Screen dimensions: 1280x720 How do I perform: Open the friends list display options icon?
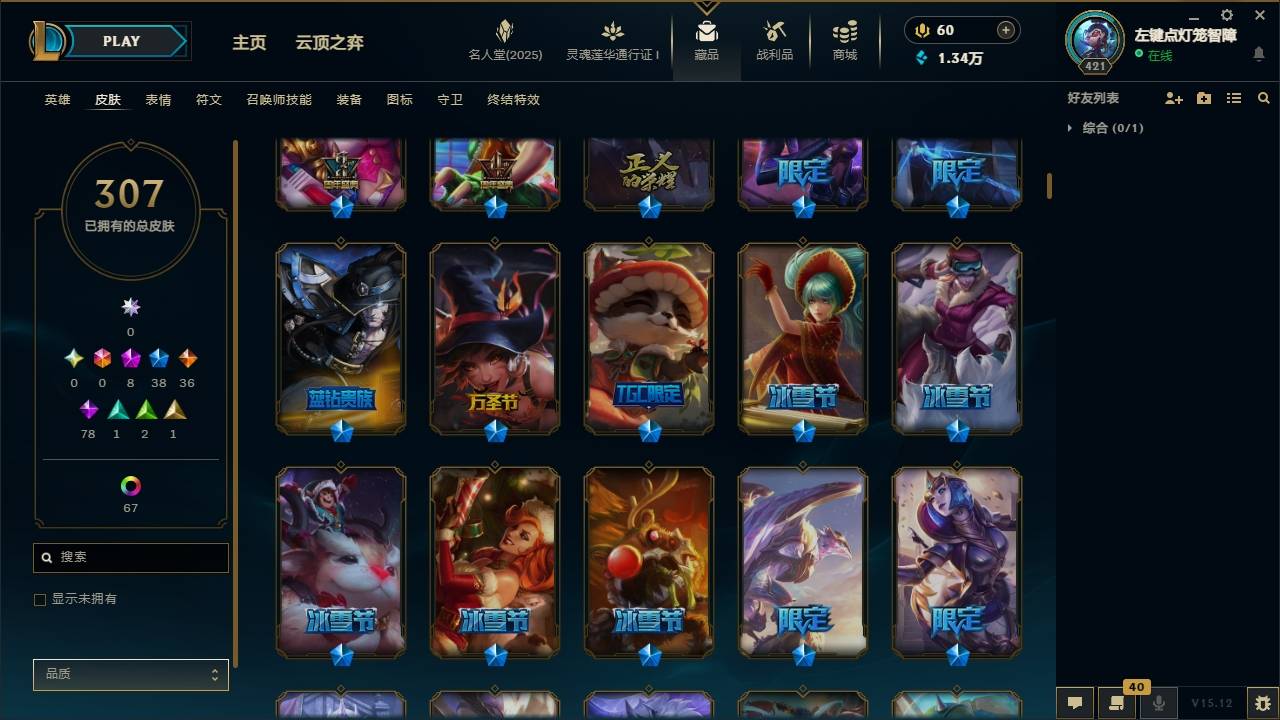click(1233, 98)
